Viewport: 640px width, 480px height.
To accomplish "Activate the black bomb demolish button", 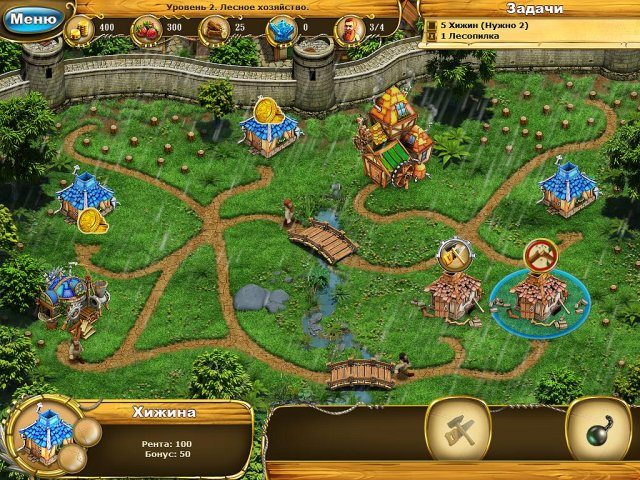I will pos(597,431).
